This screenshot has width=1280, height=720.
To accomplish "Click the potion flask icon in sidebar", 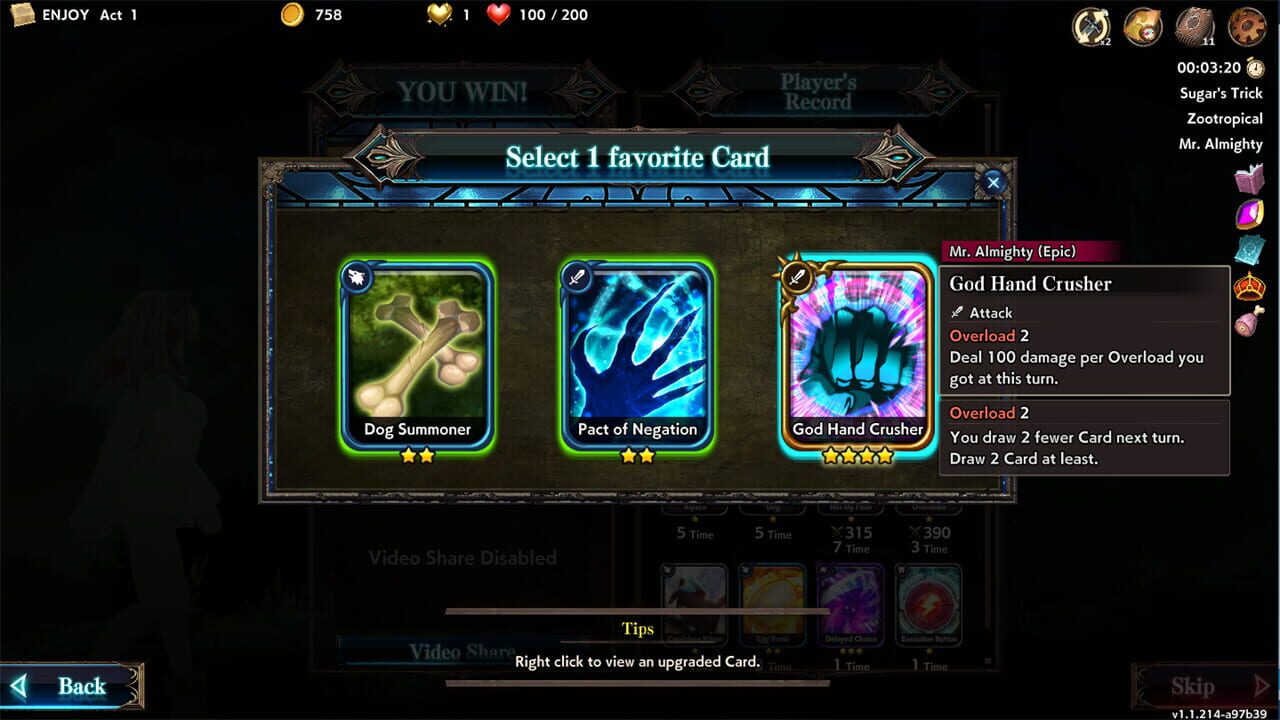I will (1247, 318).
